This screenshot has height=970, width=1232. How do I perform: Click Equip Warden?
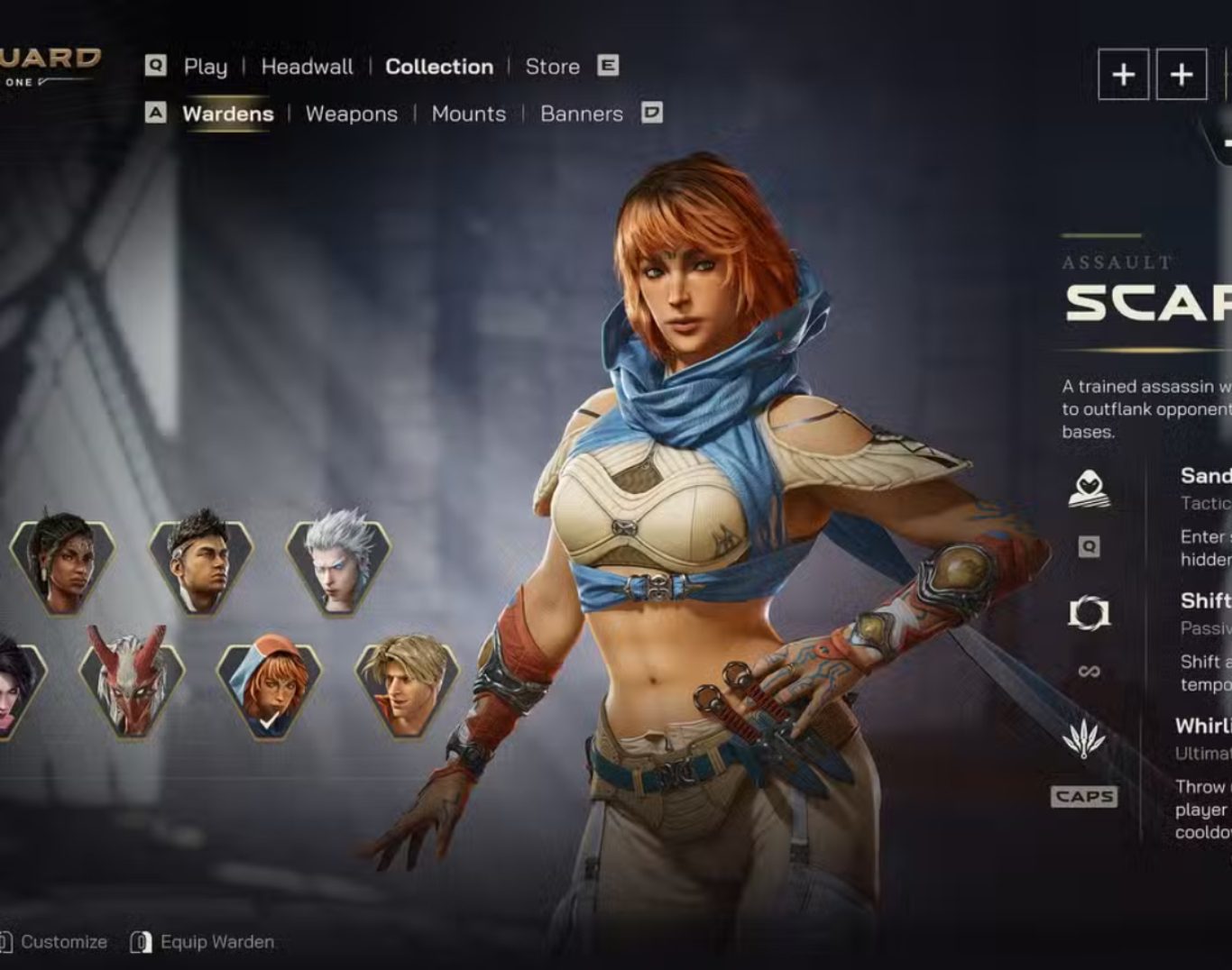pyautogui.click(x=216, y=942)
